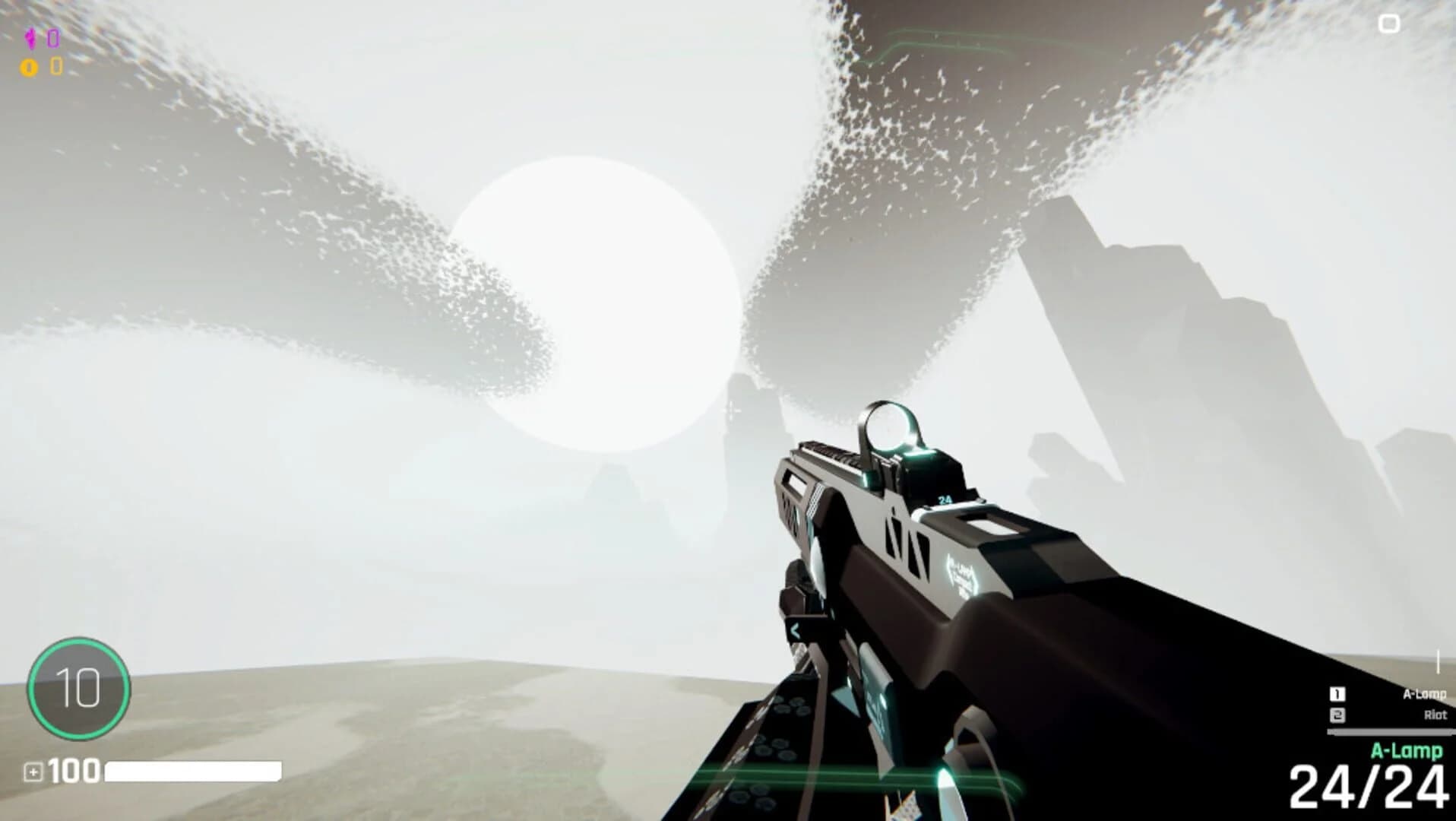Expand the A-Lamp loadout entry
The height and width of the screenshot is (821, 1456).
1425,694
